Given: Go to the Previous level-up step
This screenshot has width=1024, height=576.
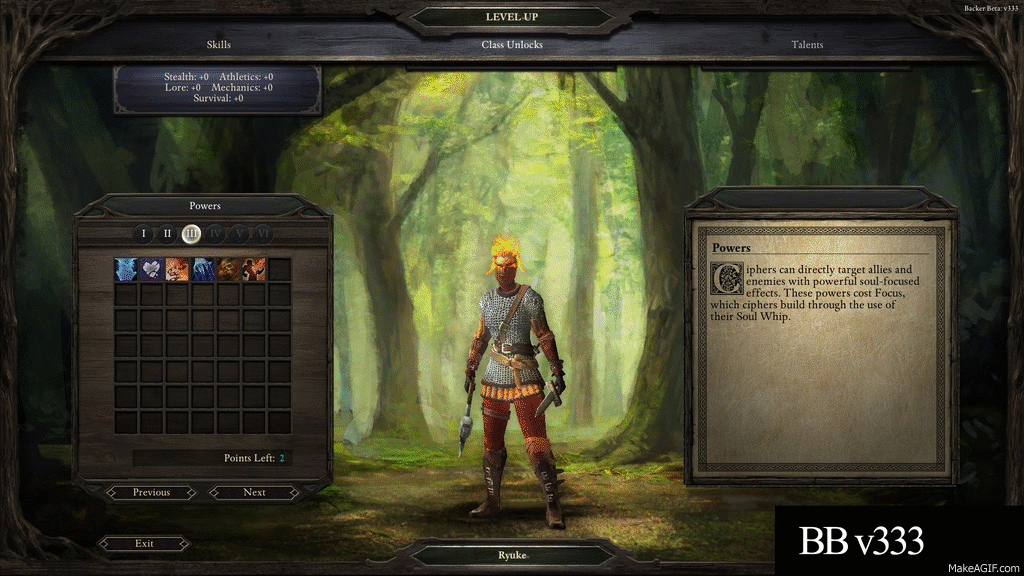Looking at the screenshot, I should click(x=151, y=492).
